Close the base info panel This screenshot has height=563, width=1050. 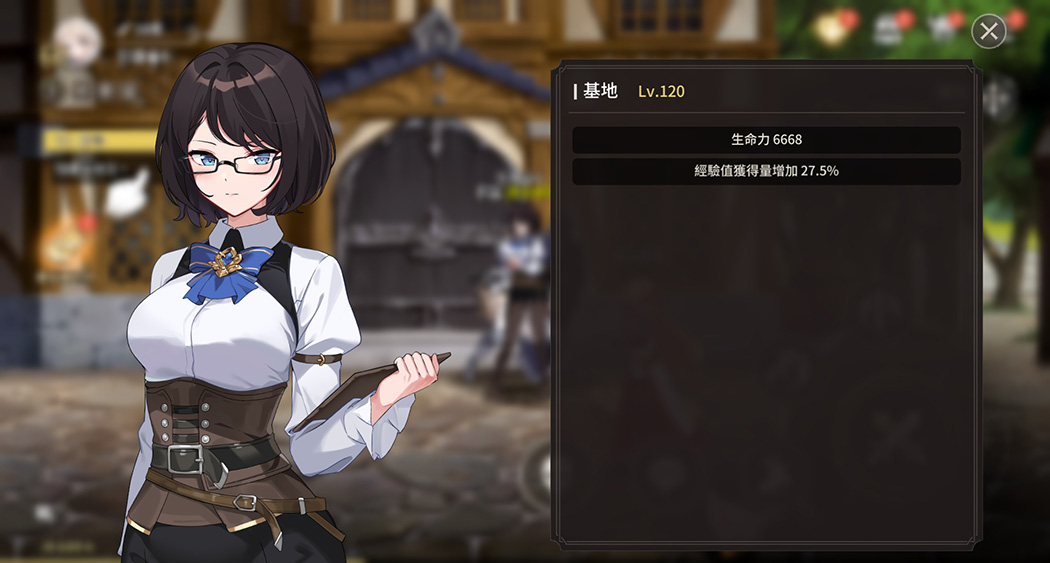click(988, 31)
